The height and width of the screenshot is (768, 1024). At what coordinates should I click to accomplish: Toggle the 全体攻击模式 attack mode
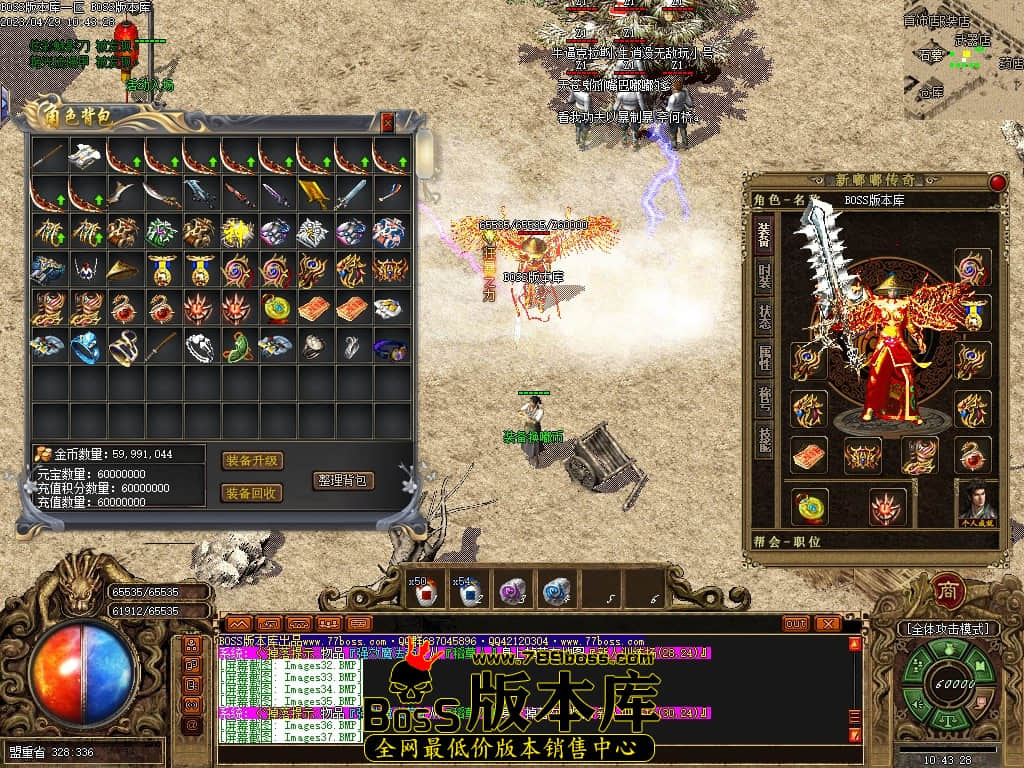[x=948, y=629]
